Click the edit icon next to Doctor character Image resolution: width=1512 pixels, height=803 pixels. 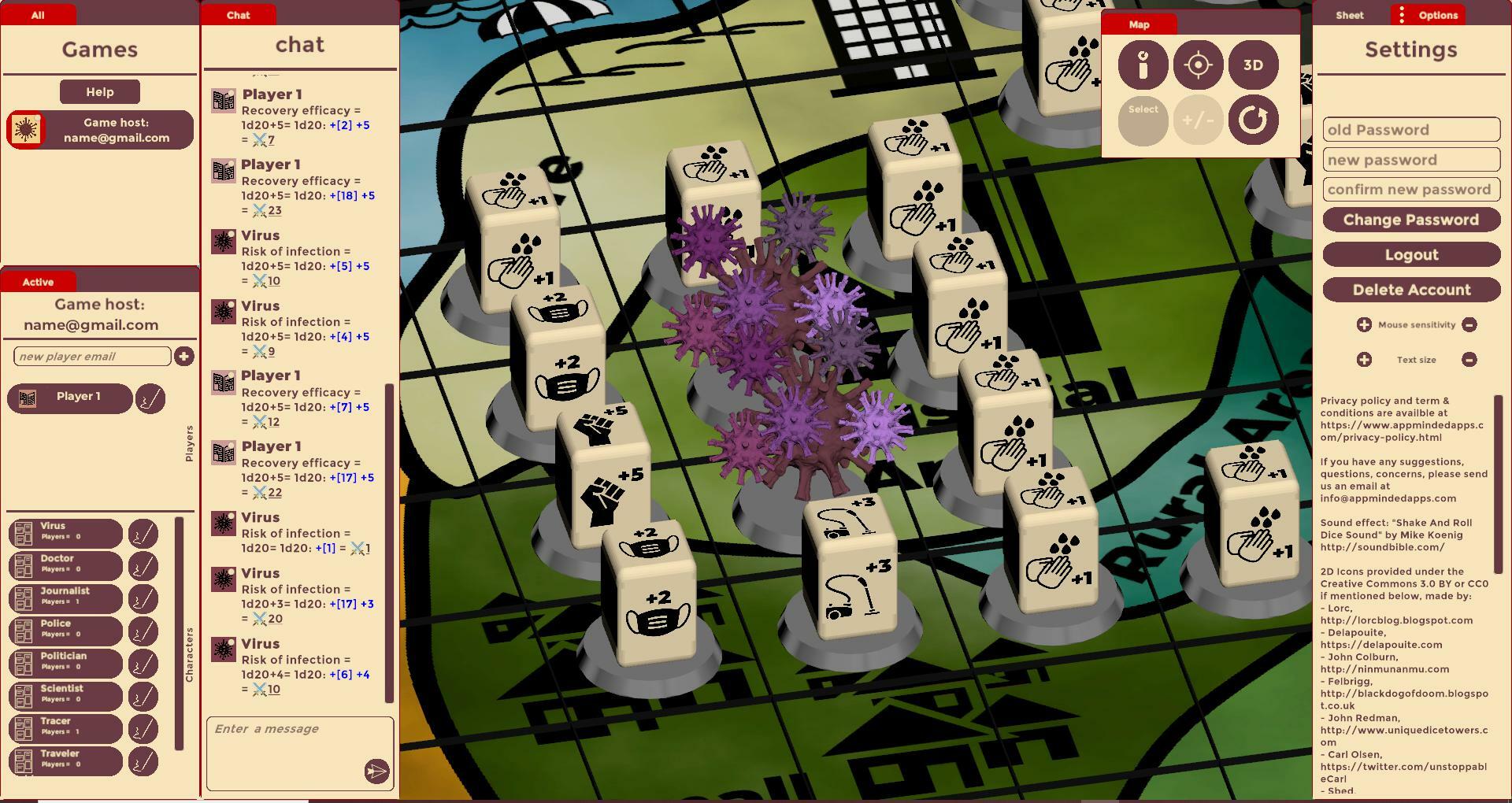tap(143, 565)
